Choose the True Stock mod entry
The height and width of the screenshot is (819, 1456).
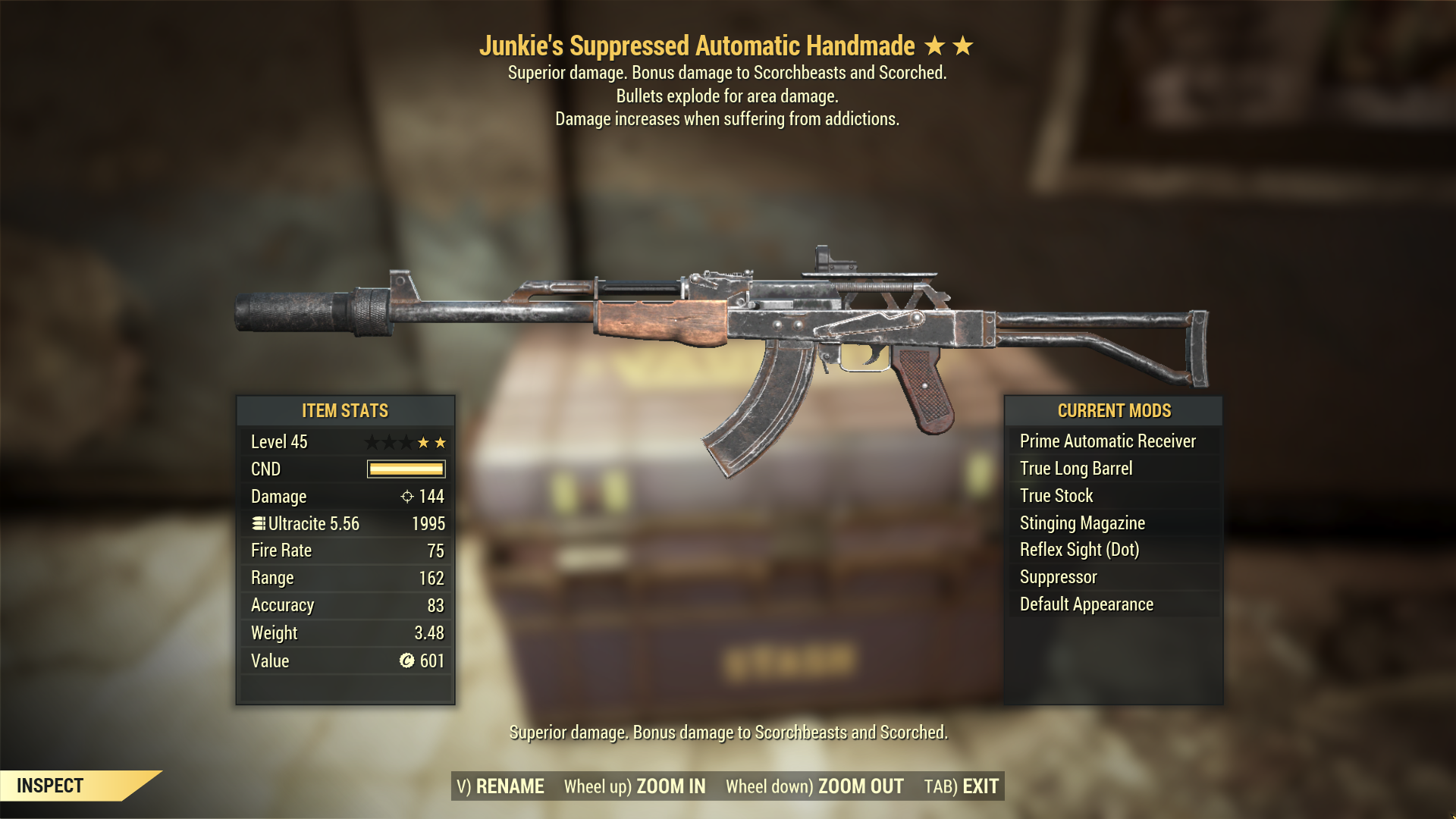(1056, 496)
